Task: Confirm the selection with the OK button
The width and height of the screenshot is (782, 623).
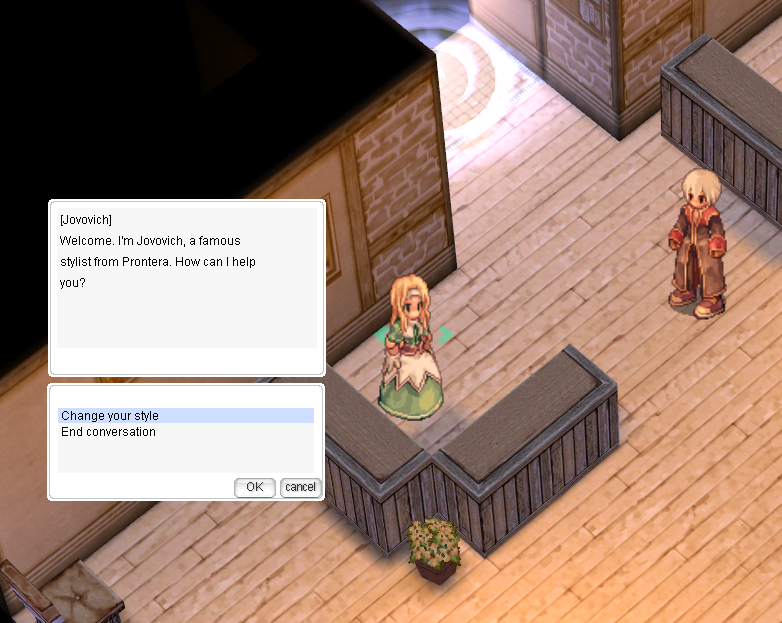Action: (x=255, y=487)
